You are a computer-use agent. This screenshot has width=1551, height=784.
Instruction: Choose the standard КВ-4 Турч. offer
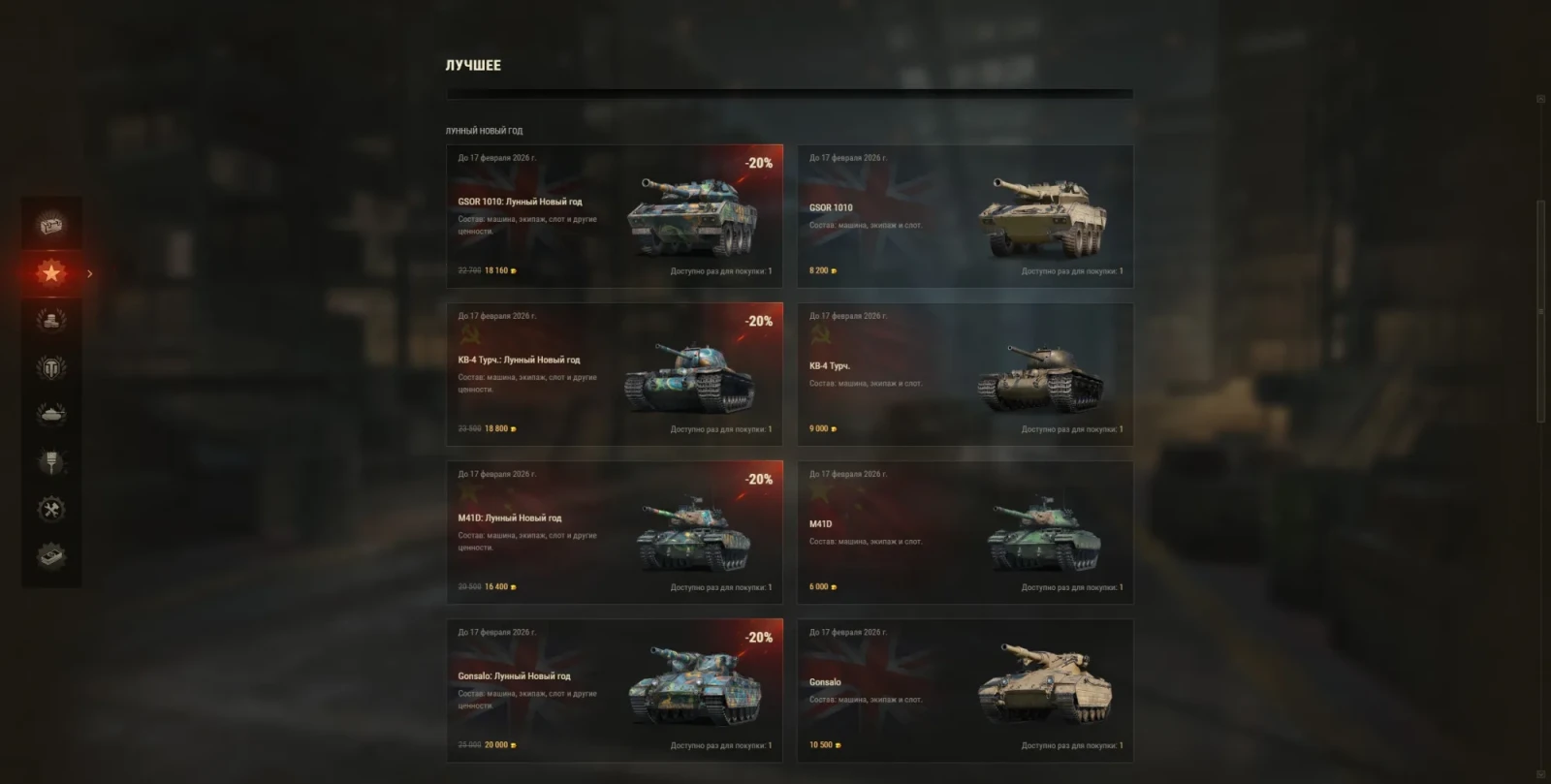[x=965, y=374]
